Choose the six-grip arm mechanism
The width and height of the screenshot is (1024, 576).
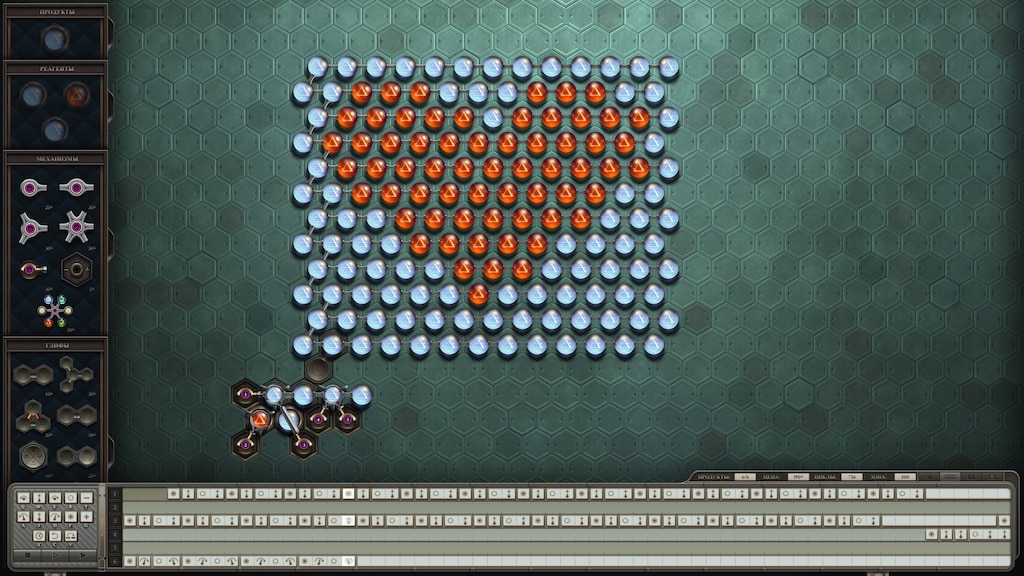click(x=75, y=228)
